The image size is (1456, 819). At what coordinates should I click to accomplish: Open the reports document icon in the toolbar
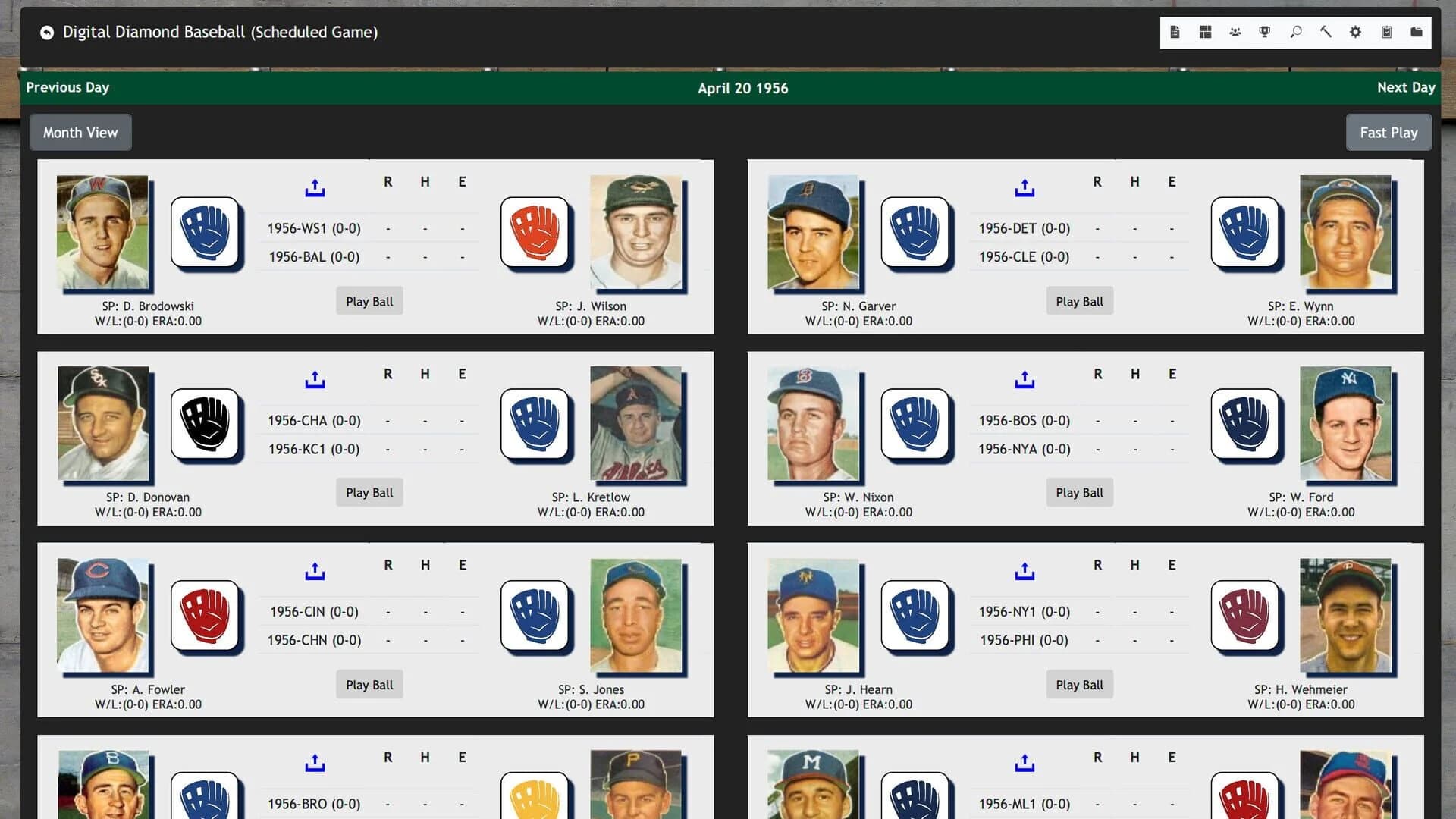tap(1175, 32)
